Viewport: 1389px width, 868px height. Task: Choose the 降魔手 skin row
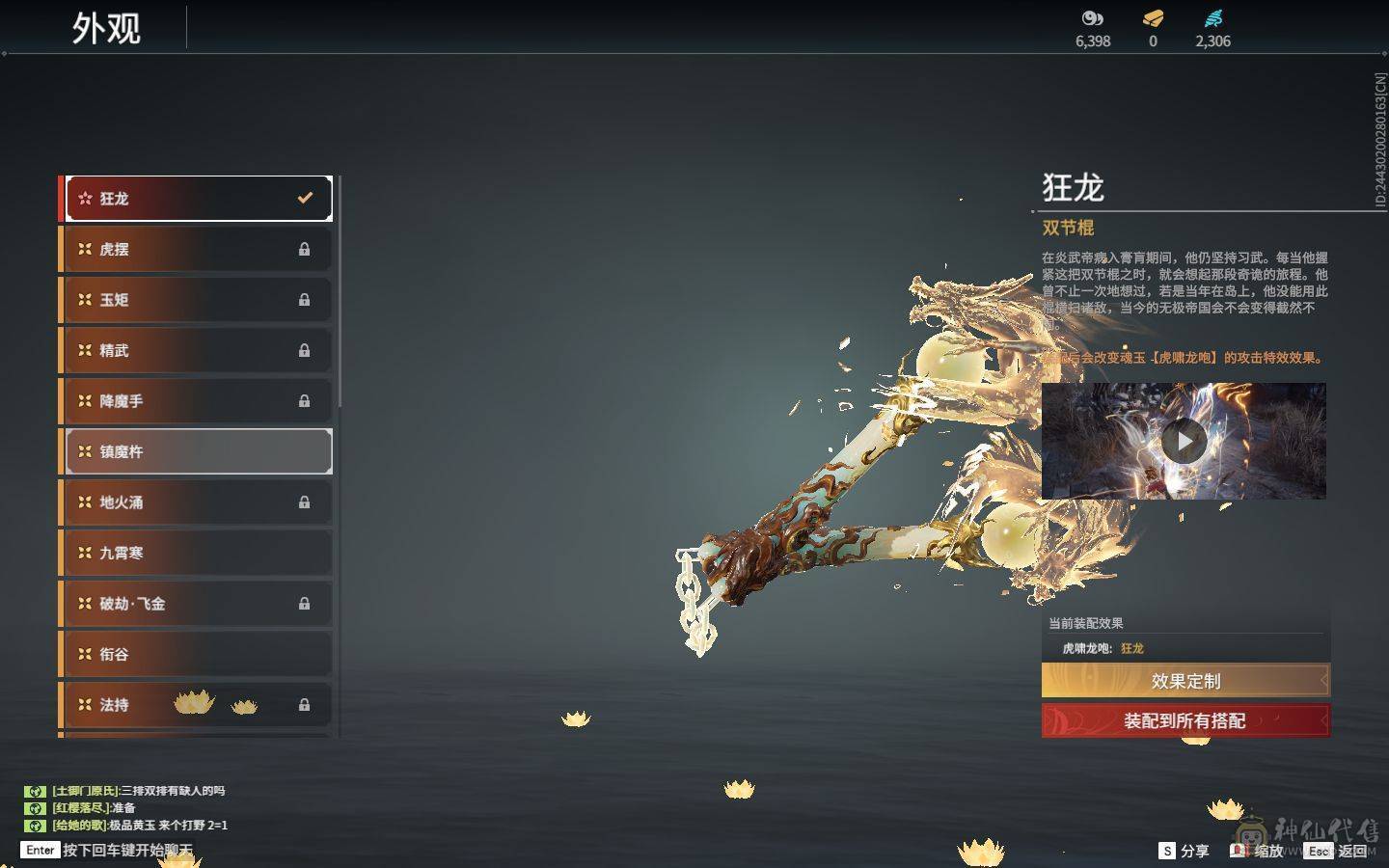[x=197, y=401]
